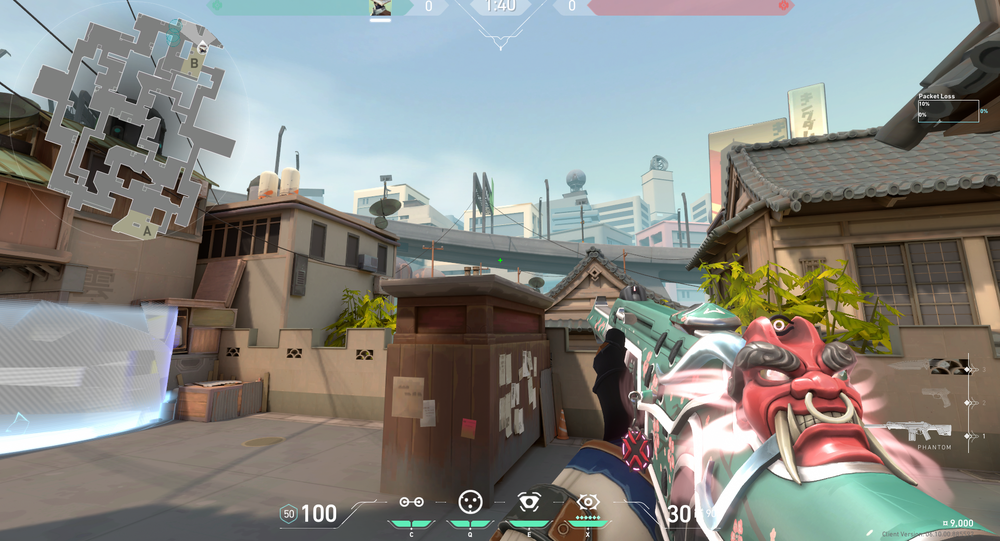
Task: Click the Packet Loss graph
Action: coord(947,111)
